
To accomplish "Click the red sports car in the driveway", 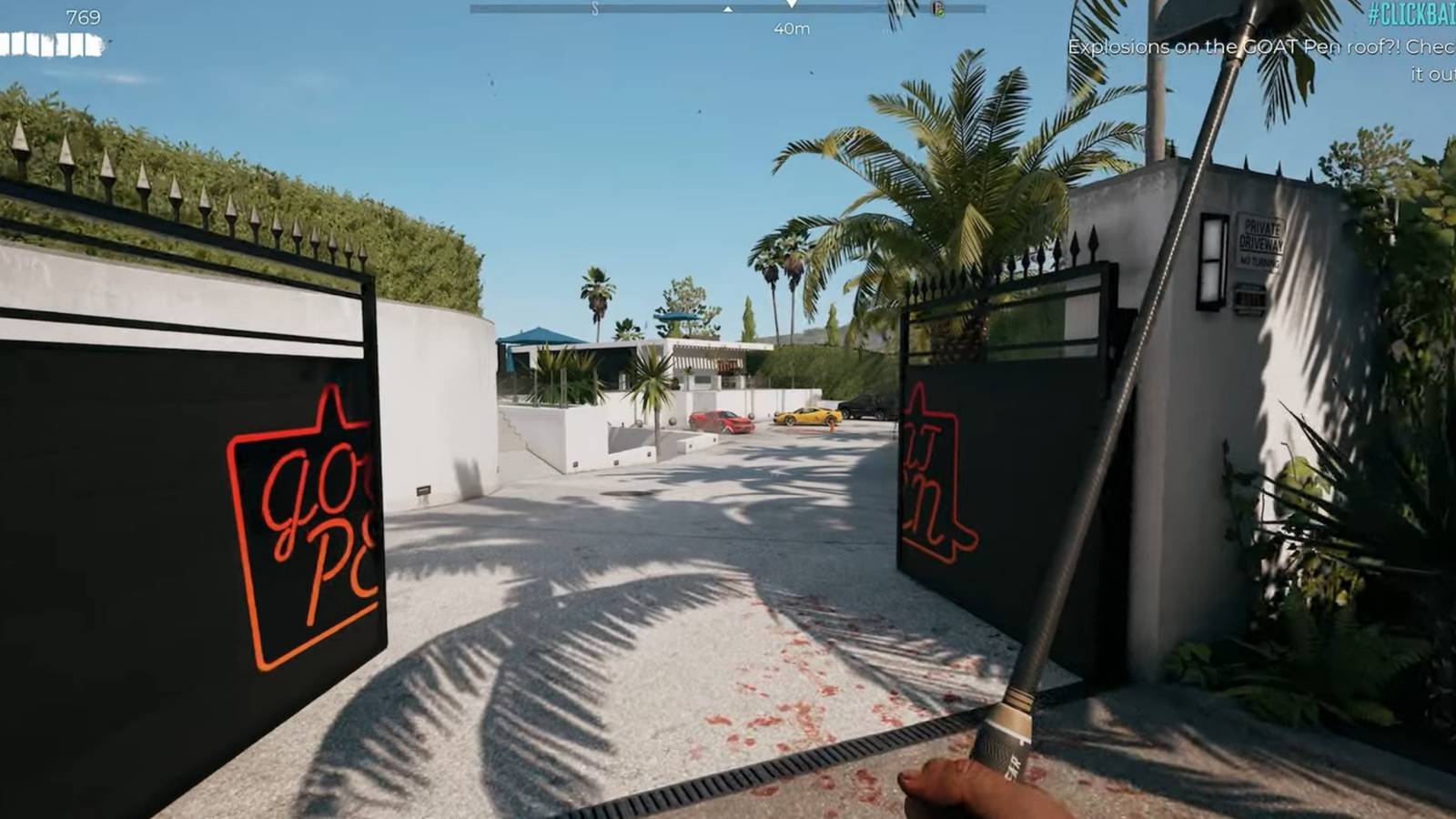I will click(723, 420).
